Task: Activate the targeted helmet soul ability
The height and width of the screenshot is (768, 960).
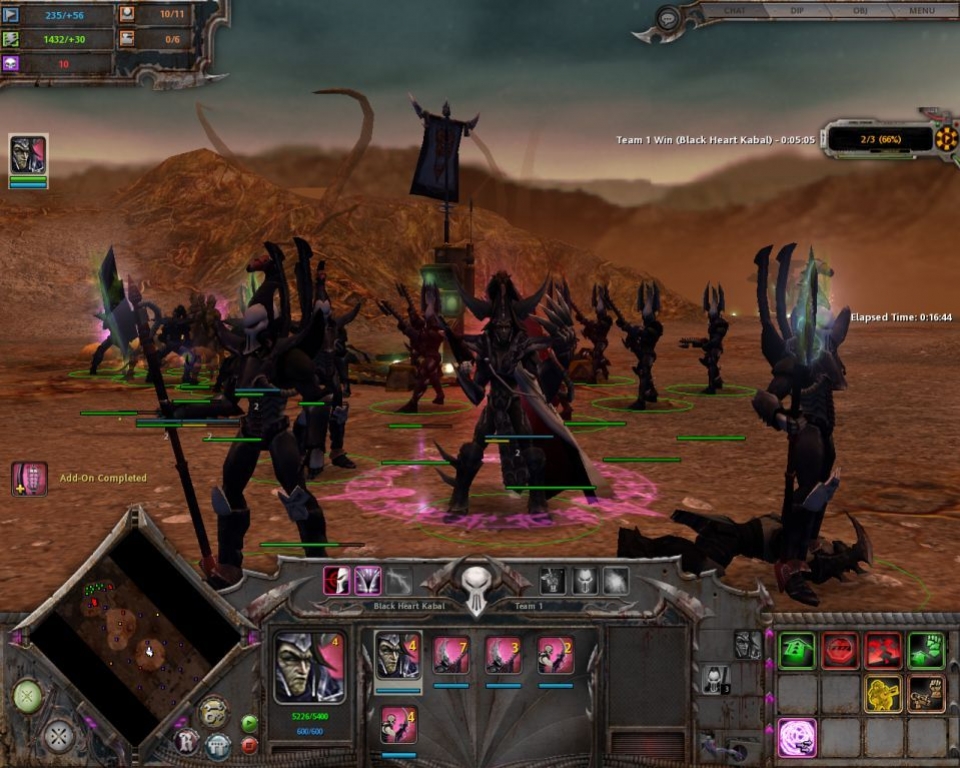Action: click(338, 580)
